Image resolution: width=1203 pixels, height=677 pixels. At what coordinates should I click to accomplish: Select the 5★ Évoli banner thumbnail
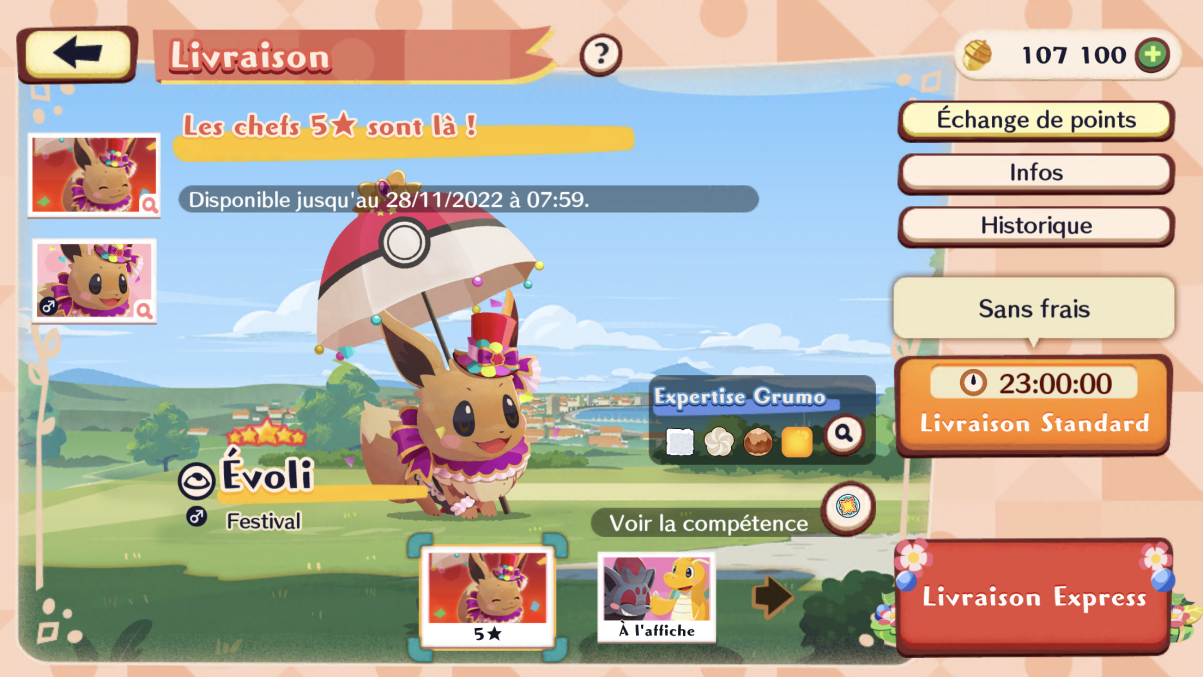pos(487,596)
